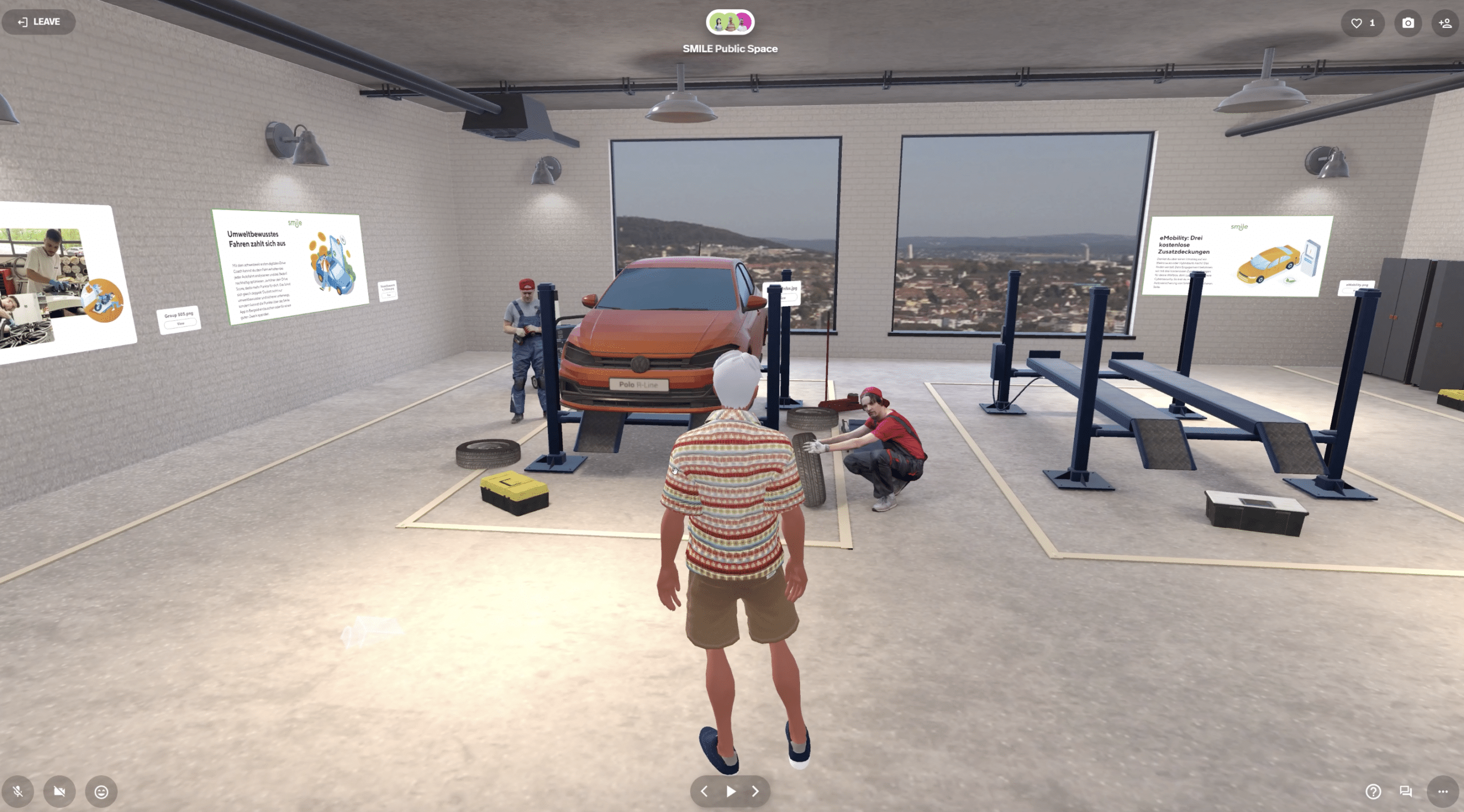Click the heart icon to like the space

tap(1356, 23)
